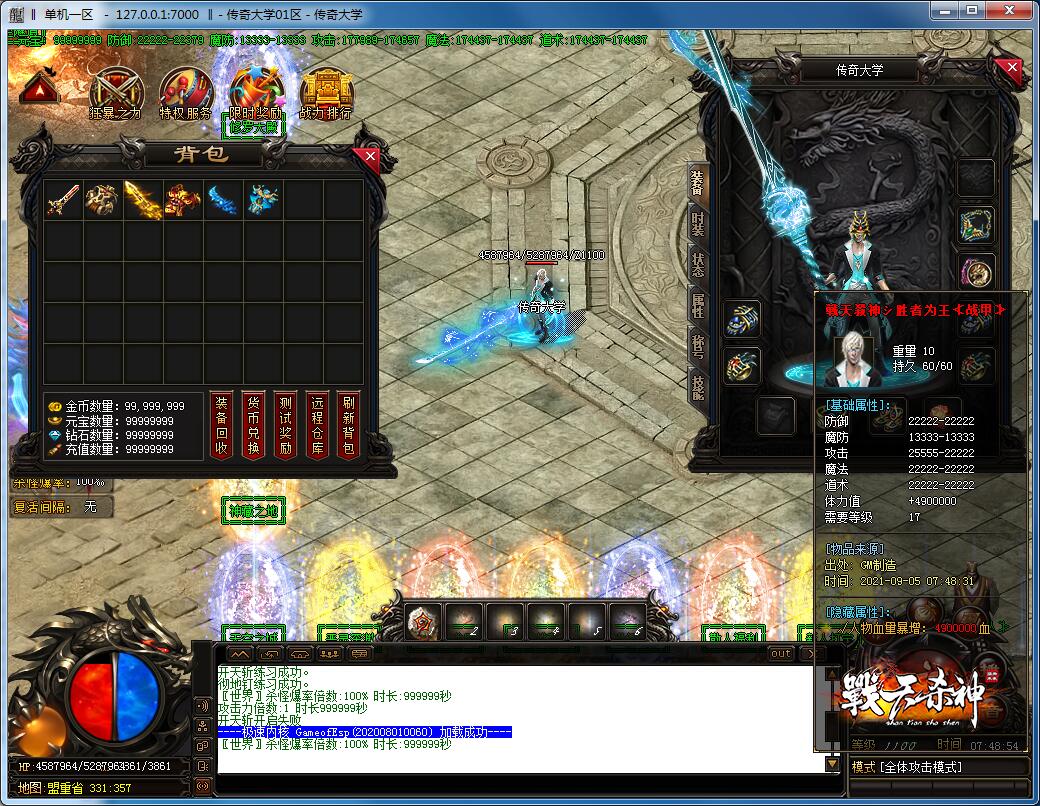Select the blue wing item in the backpack
The height and width of the screenshot is (806, 1040).
(223, 200)
